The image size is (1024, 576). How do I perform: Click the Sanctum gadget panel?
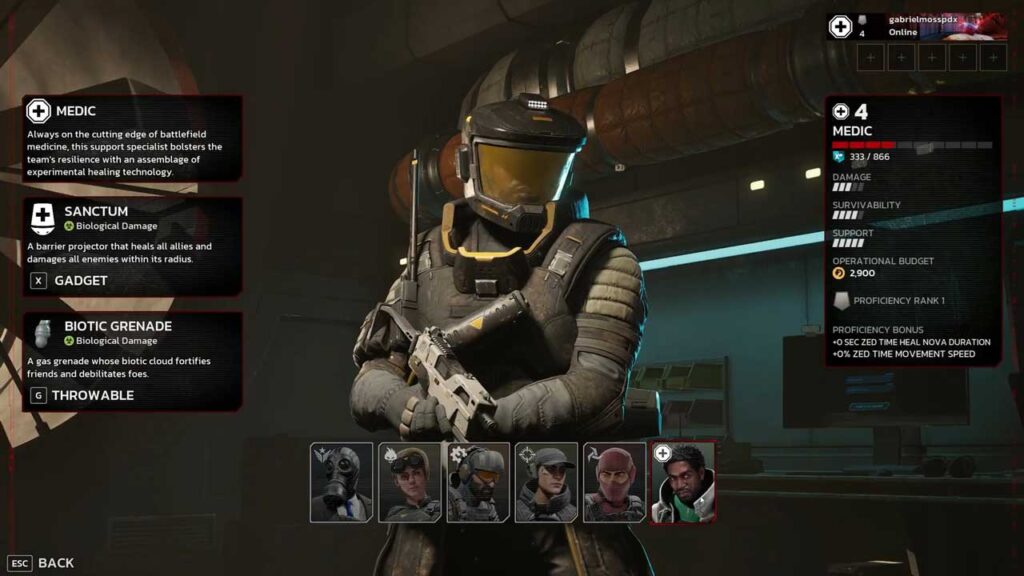pos(133,246)
